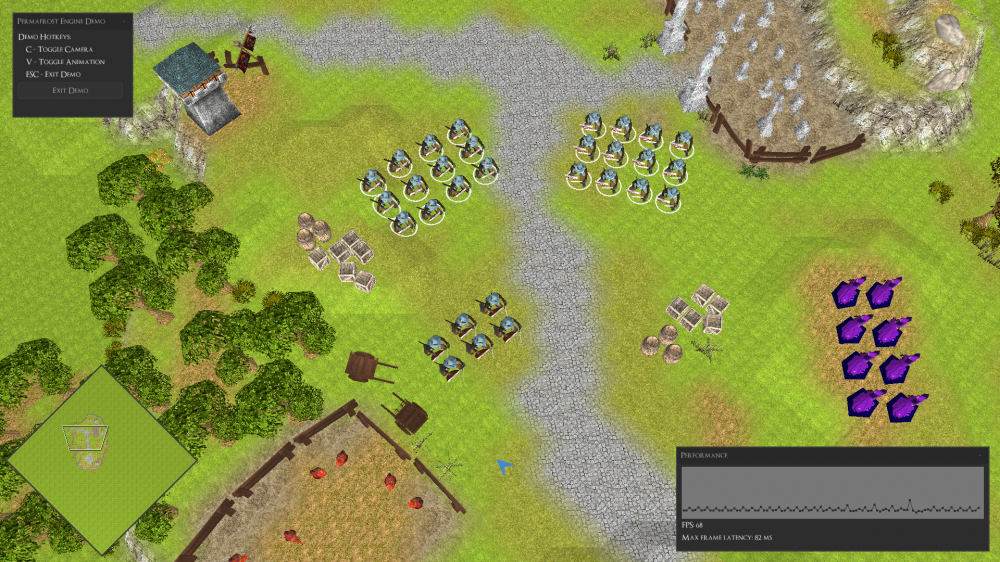Minimize the Permafrost Engine Demo panel
The height and width of the screenshot is (562, 1000).
(124, 20)
